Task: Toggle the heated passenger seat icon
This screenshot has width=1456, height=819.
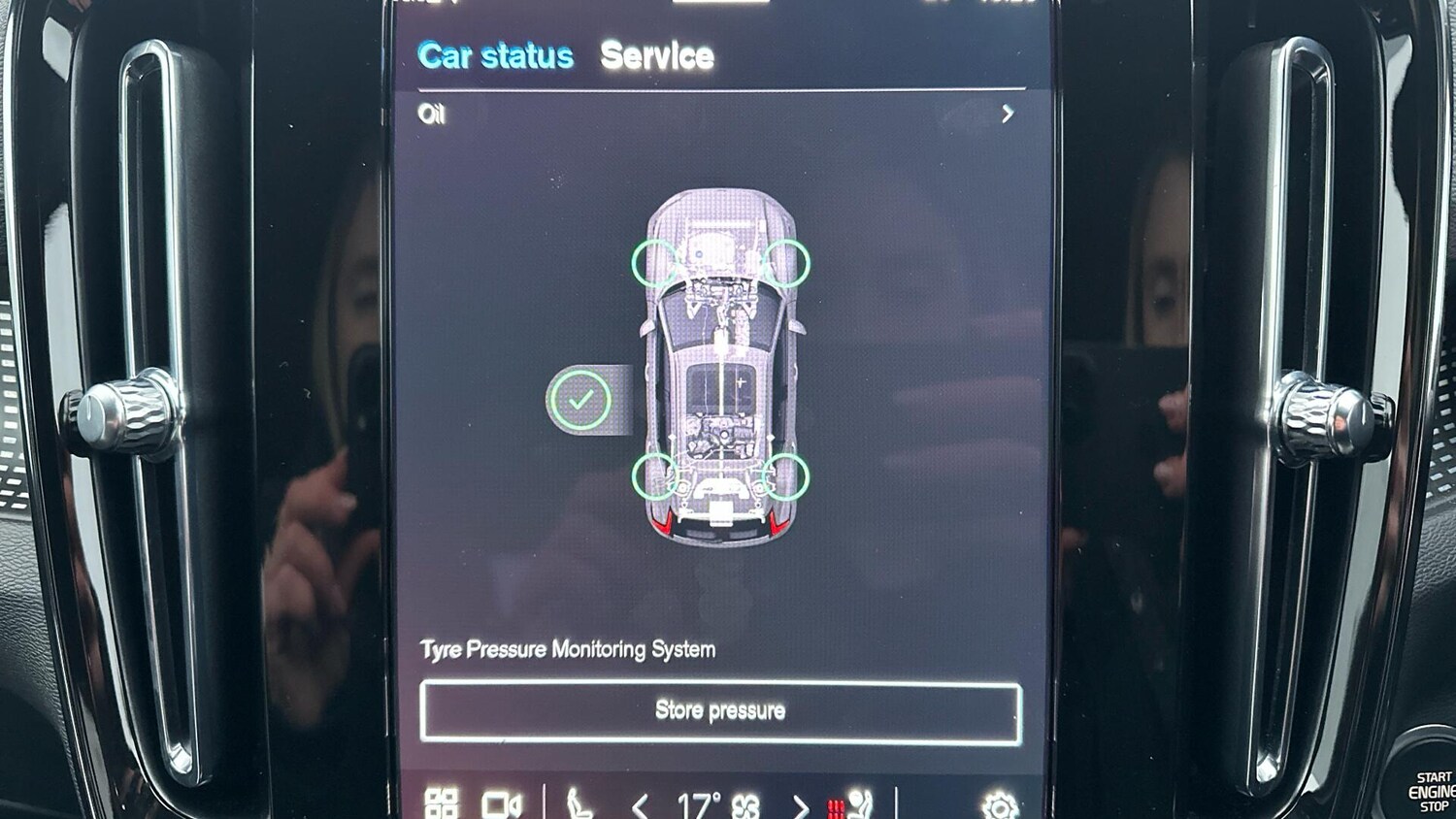Action: coord(850,804)
